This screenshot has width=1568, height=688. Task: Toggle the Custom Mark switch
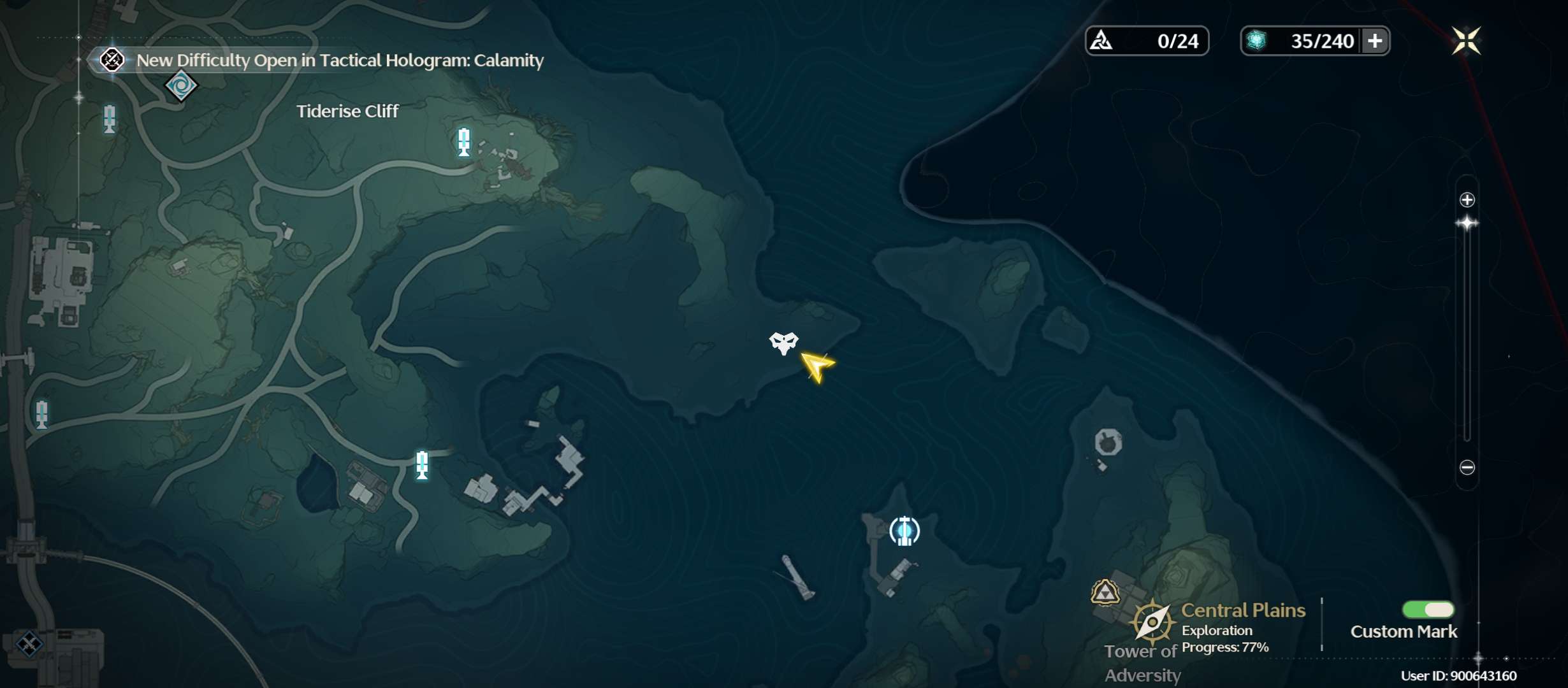pos(1428,610)
